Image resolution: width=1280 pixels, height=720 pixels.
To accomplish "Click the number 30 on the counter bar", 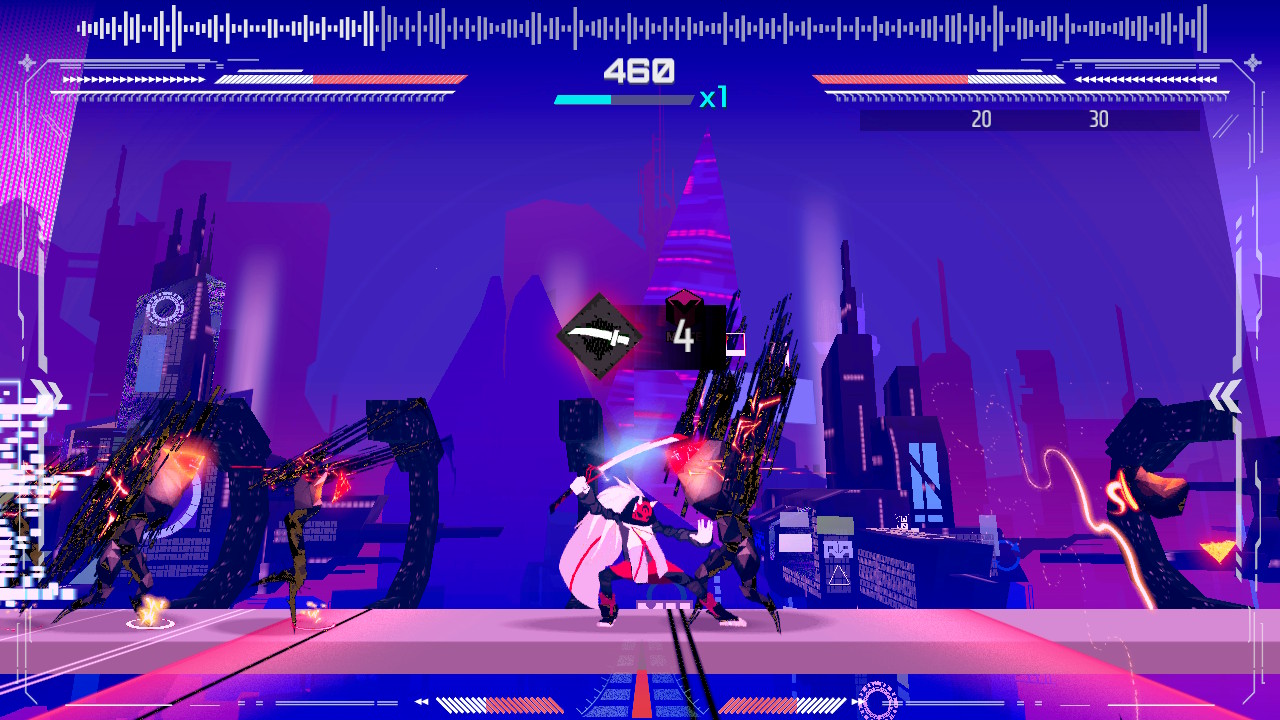I will pos(1099,118).
